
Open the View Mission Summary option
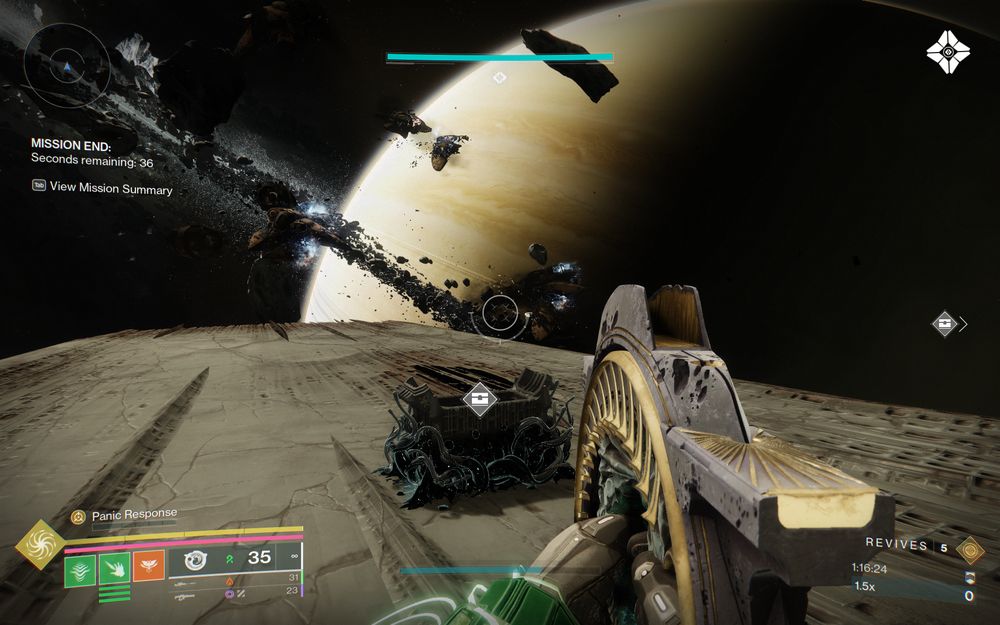pos(110,188)
